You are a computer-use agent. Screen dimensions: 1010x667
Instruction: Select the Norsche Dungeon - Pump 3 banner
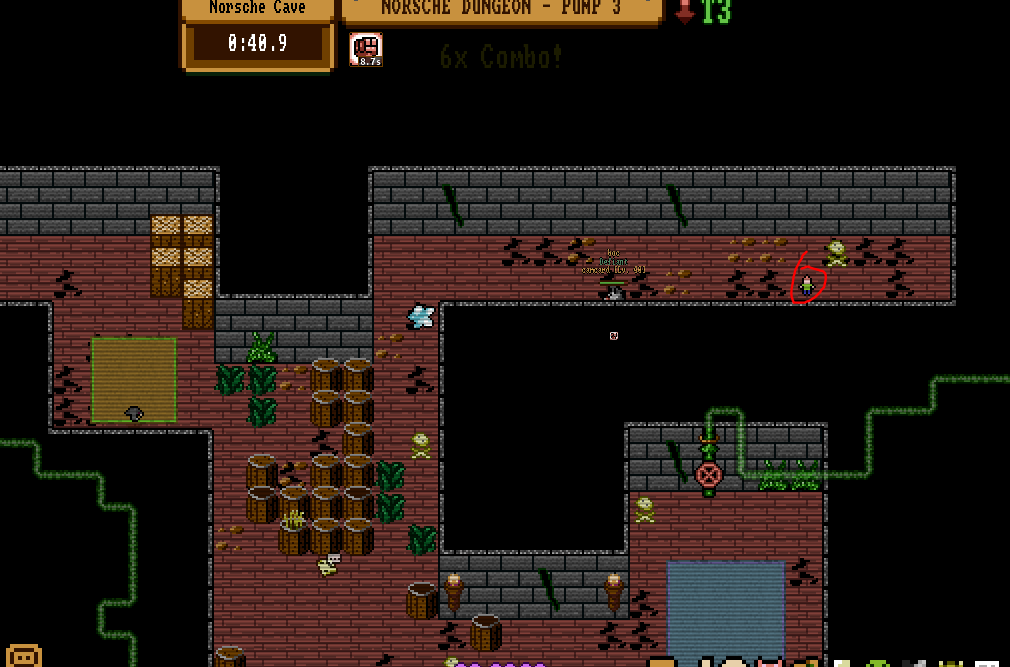(x=501, y=9)
